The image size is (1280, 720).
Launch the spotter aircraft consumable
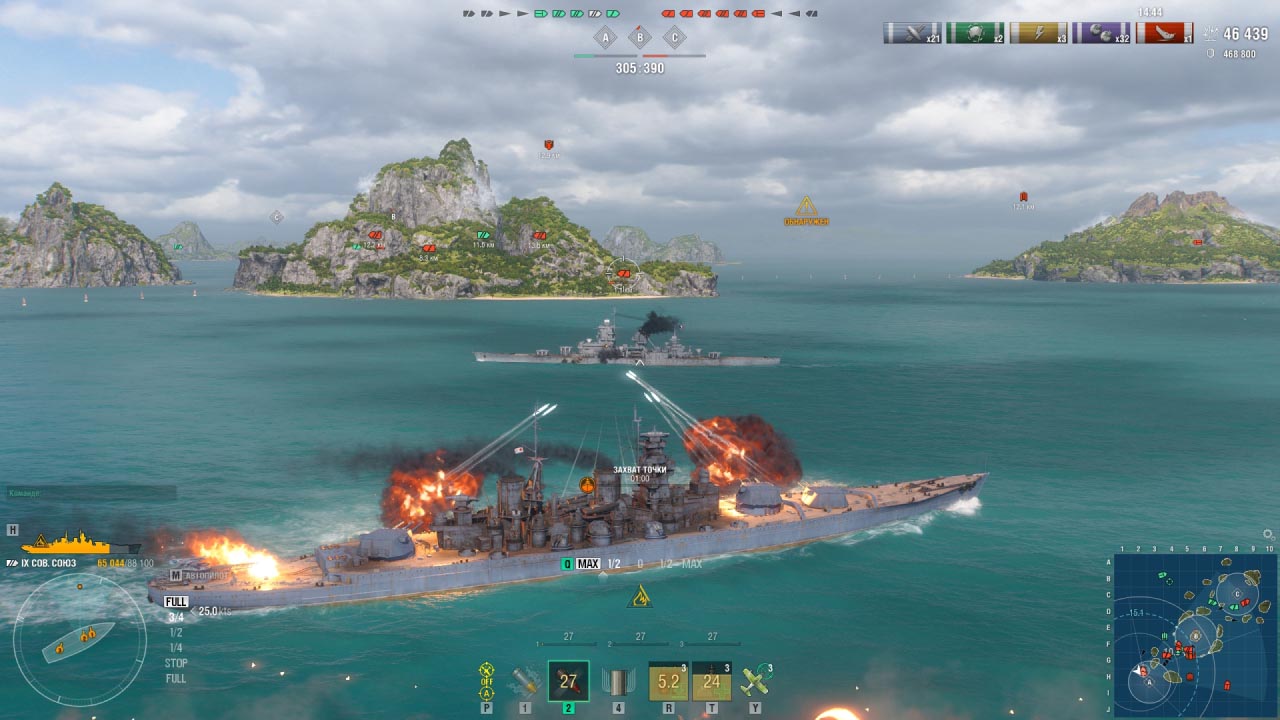755,682
